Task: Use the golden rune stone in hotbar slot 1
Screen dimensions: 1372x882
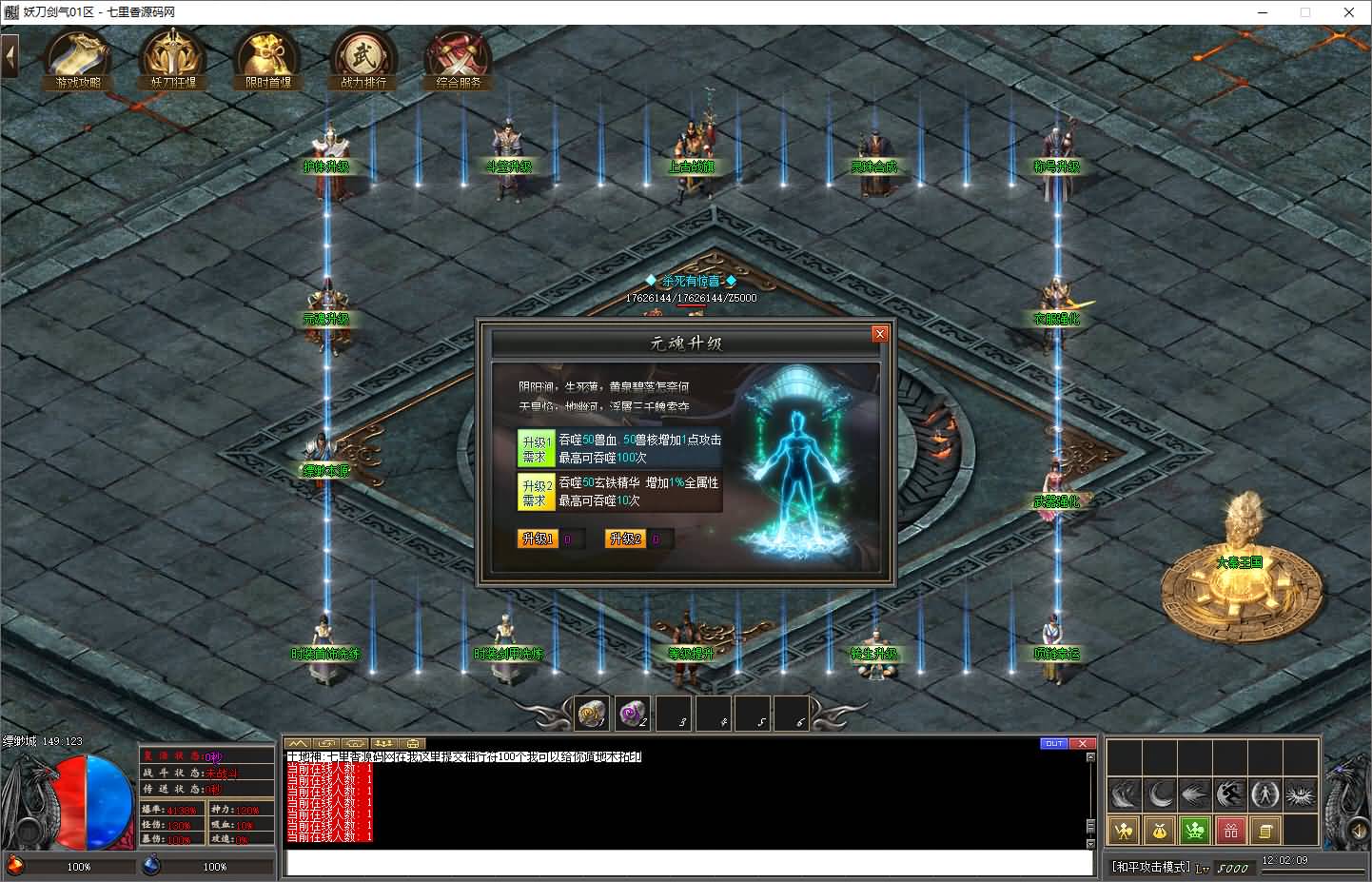Action: click(594, 713)
